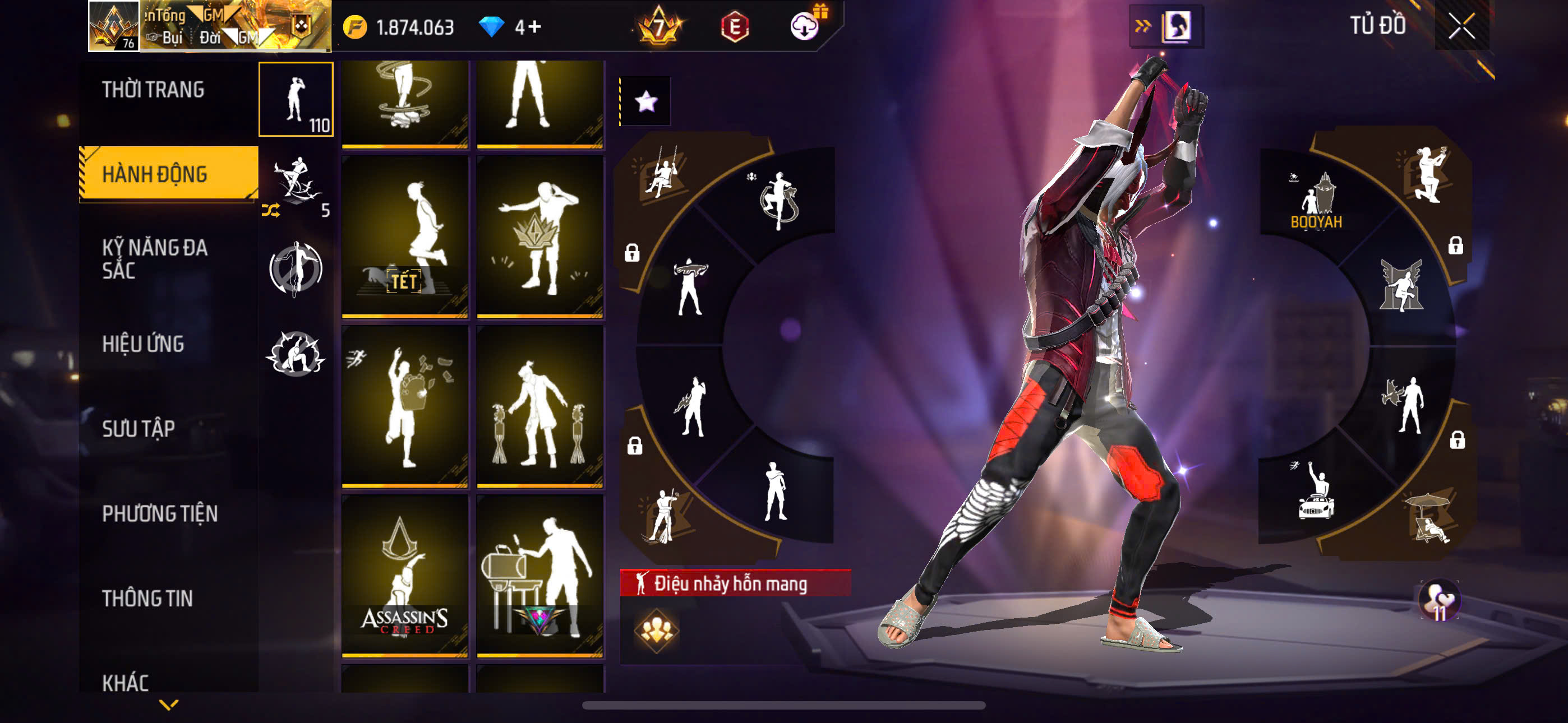The height and width of the screenshot is (723, 1568).
Task: Open the Thời Trang category
Action: (x=154, y=90)
